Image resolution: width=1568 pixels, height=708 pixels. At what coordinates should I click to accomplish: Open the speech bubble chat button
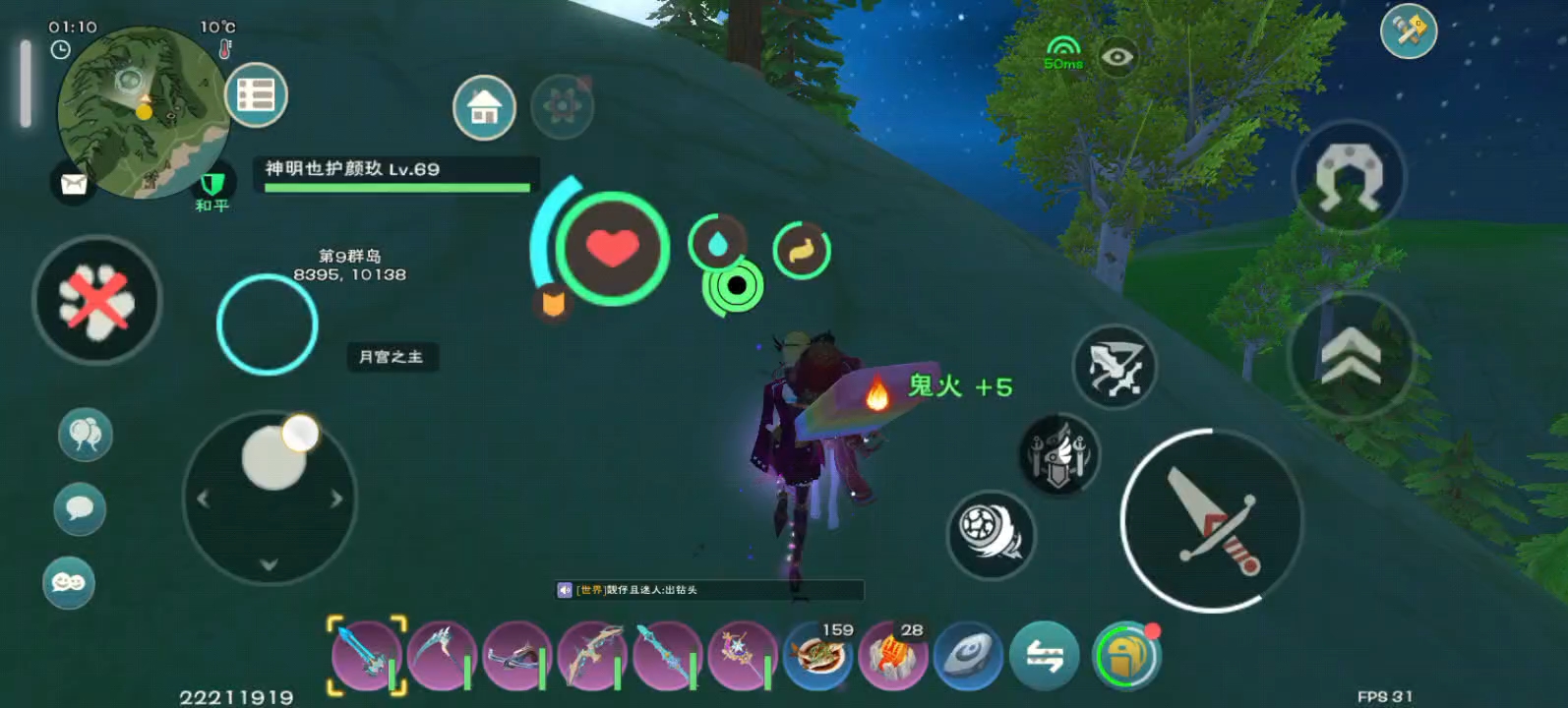point(79,509)
